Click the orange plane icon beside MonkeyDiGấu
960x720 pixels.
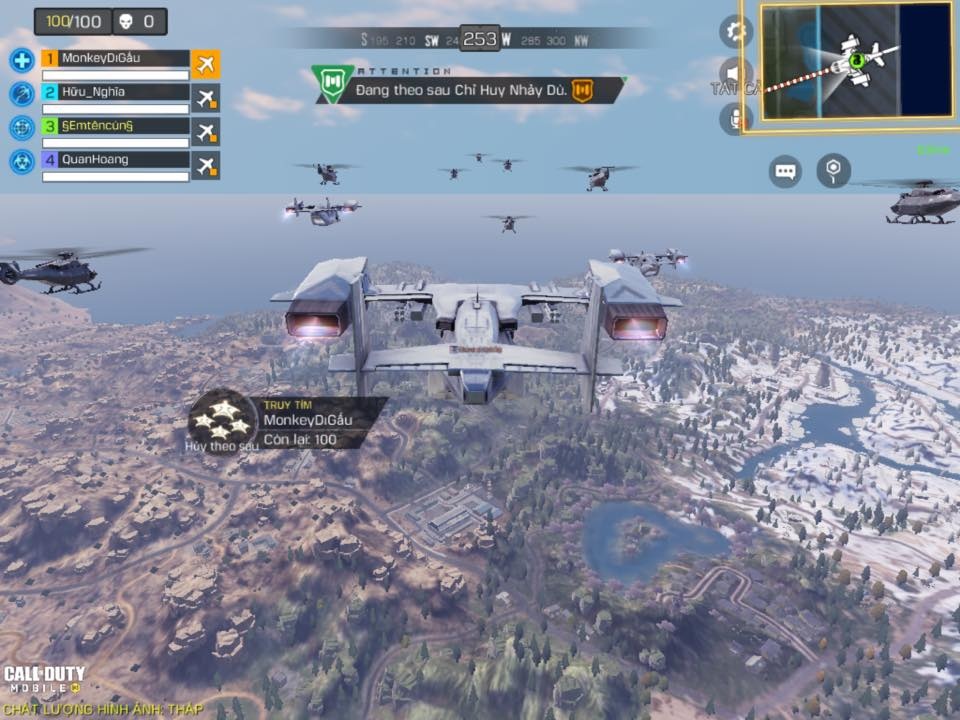pyautogui.click(x=206, y=64)
